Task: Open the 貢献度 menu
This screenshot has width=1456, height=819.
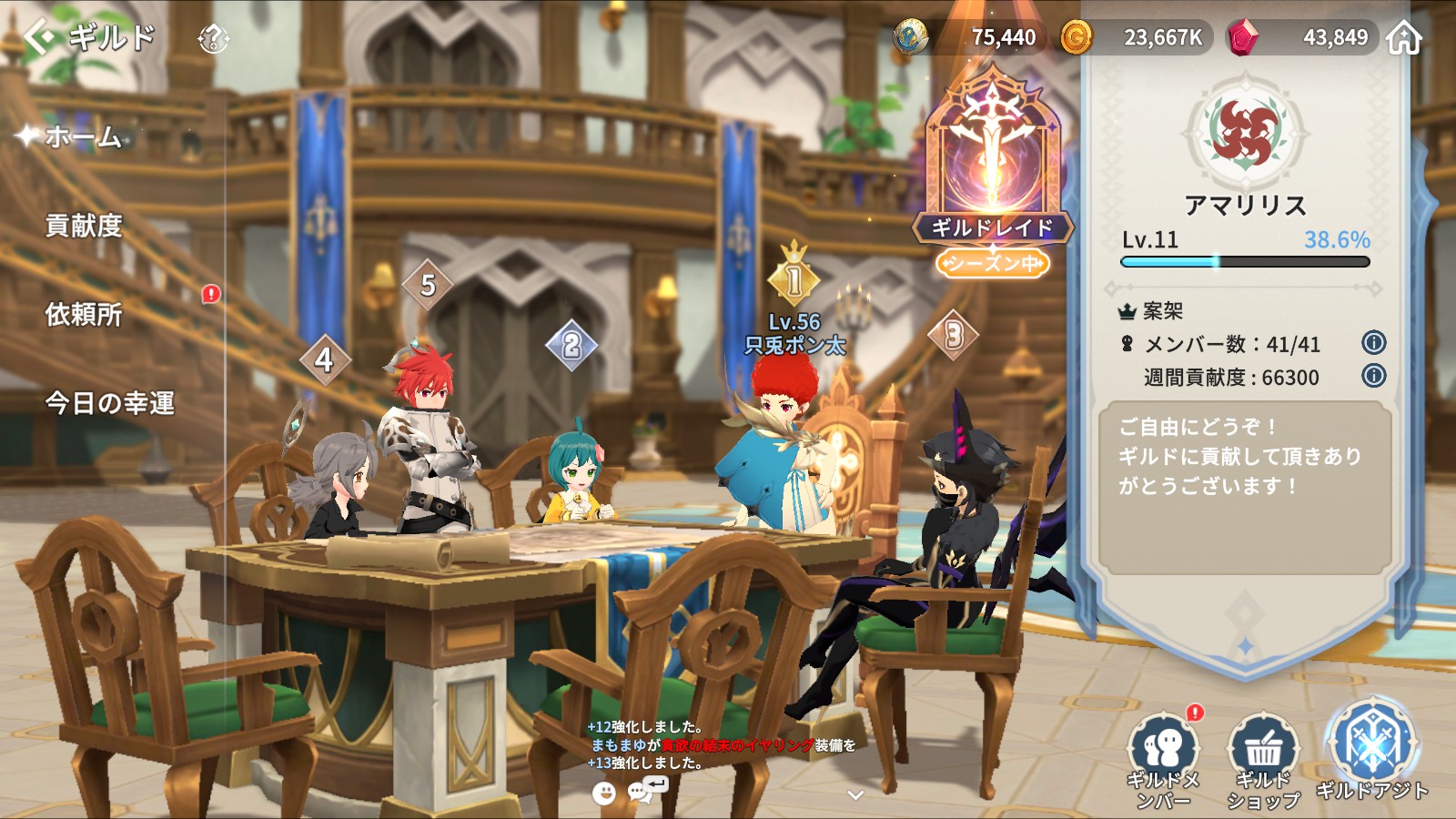Action: (84, 226)
